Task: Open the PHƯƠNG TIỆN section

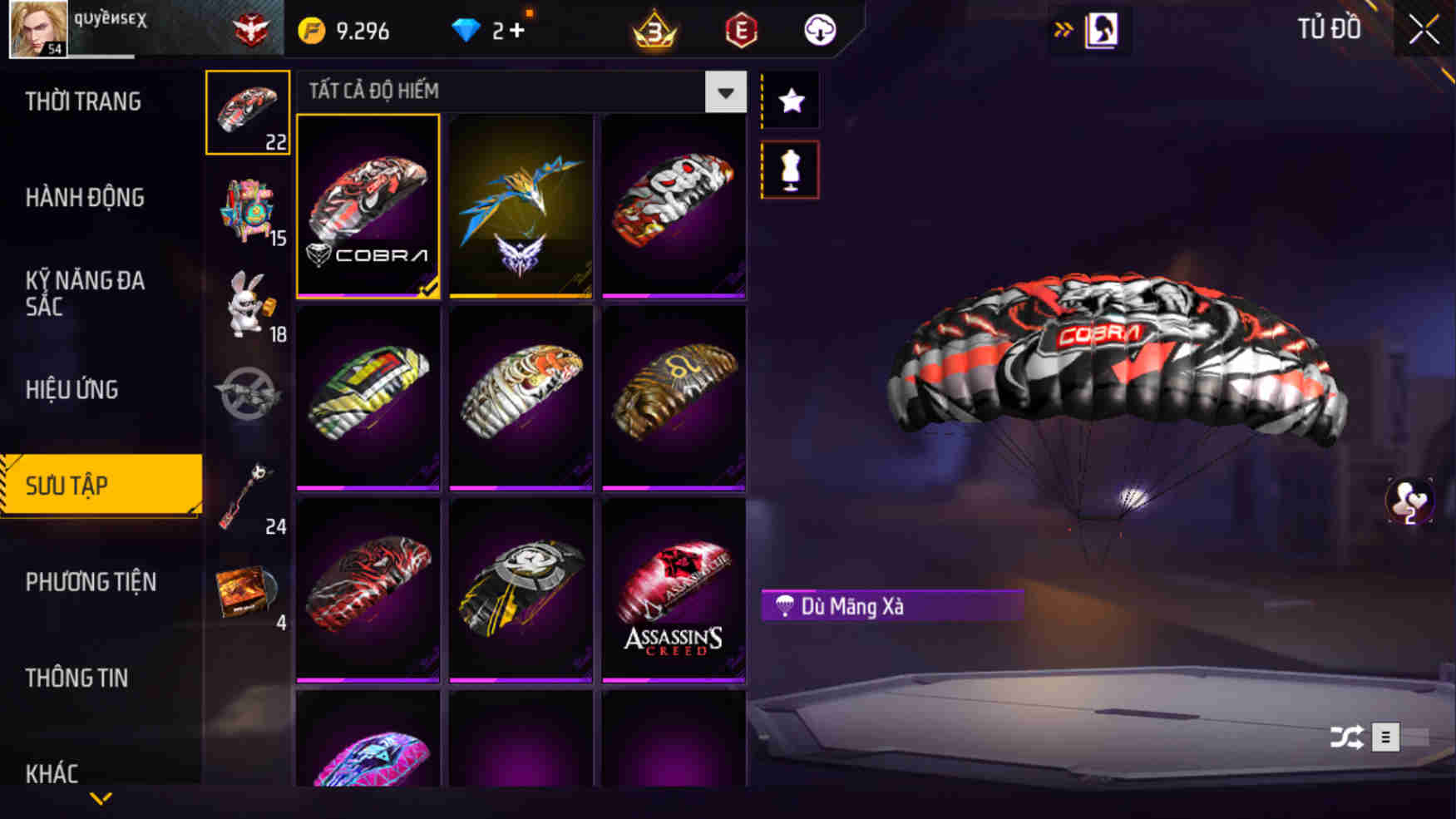Action: point(92,583)
